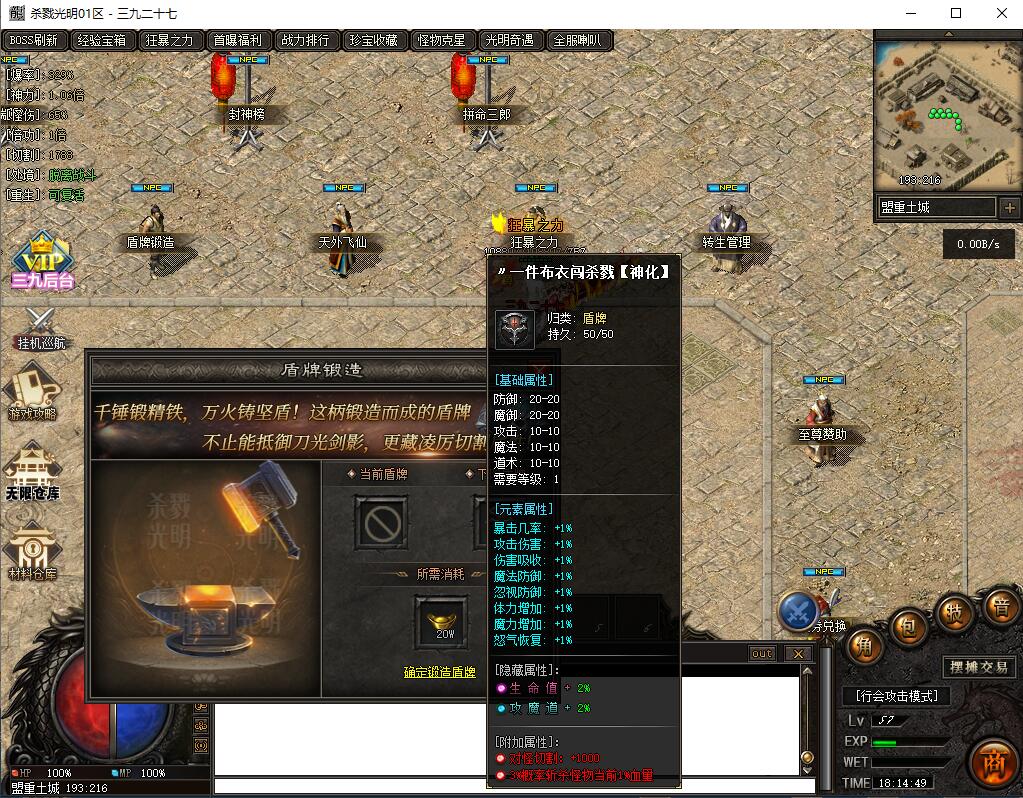Confirm forging with 确定锻造盾牌 link
The image size is (1023, 798).
[x=440, y=672]
